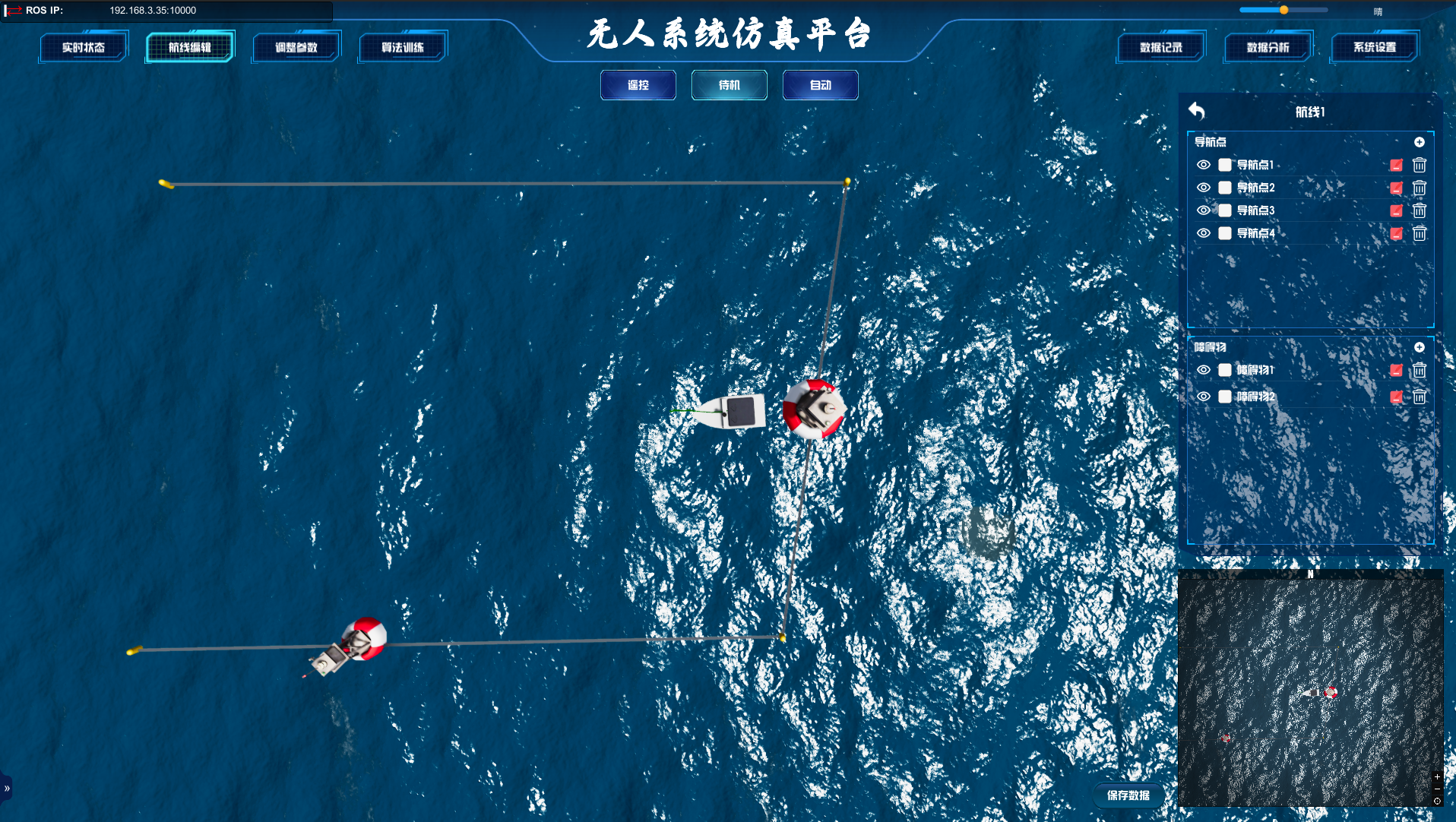Screen dimensions: 1456x822
Task: Open the editor for 导航点1
Action: tap(1397, 165)
